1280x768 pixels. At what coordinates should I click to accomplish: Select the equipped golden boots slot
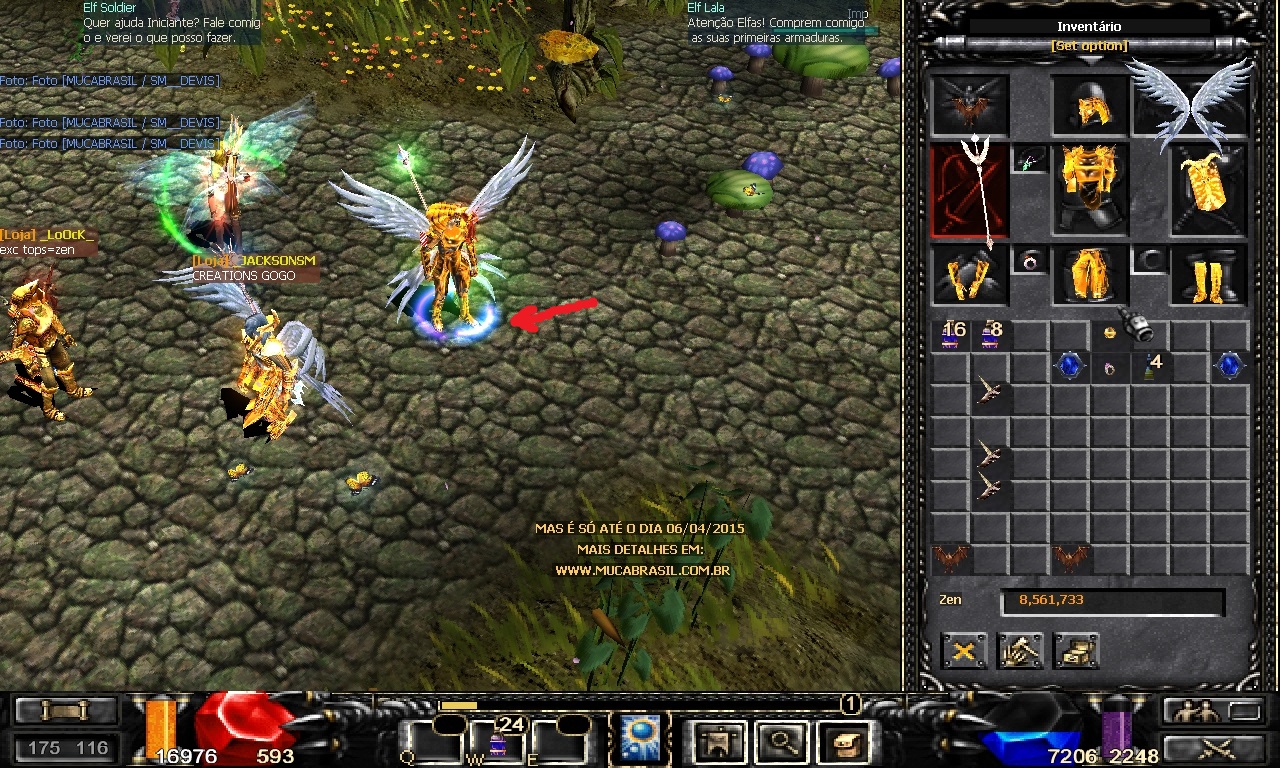[x=1209, y=275]
